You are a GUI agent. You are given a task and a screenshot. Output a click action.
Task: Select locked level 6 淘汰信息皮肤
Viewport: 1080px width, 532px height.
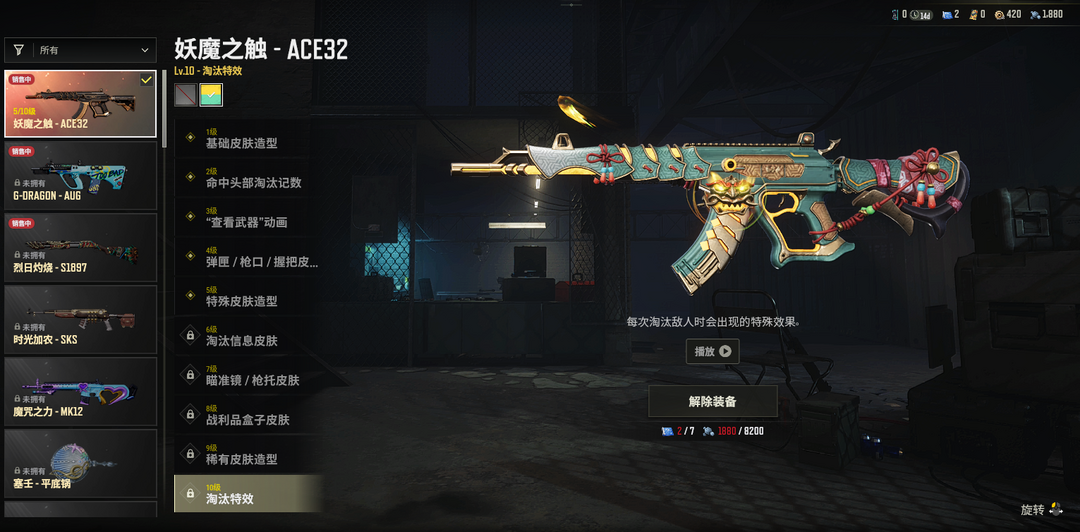point(248,336)
